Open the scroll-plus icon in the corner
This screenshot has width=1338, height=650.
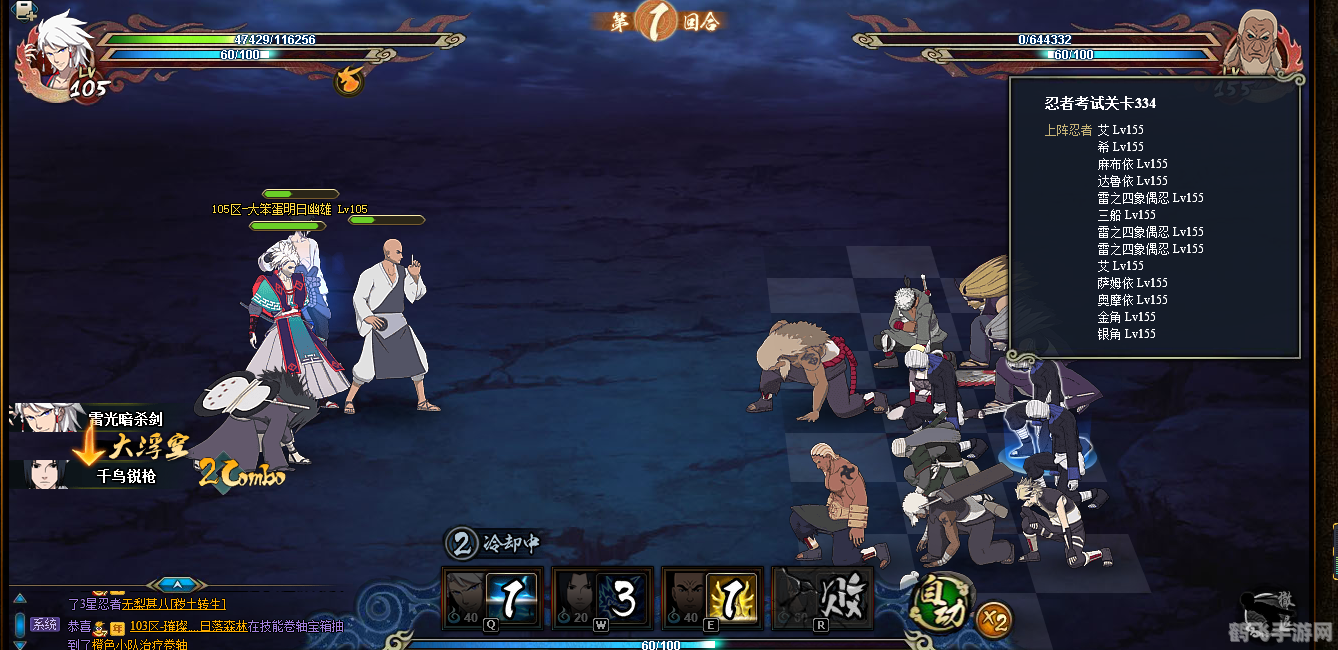pyautogui.click(x=24, y=10)
